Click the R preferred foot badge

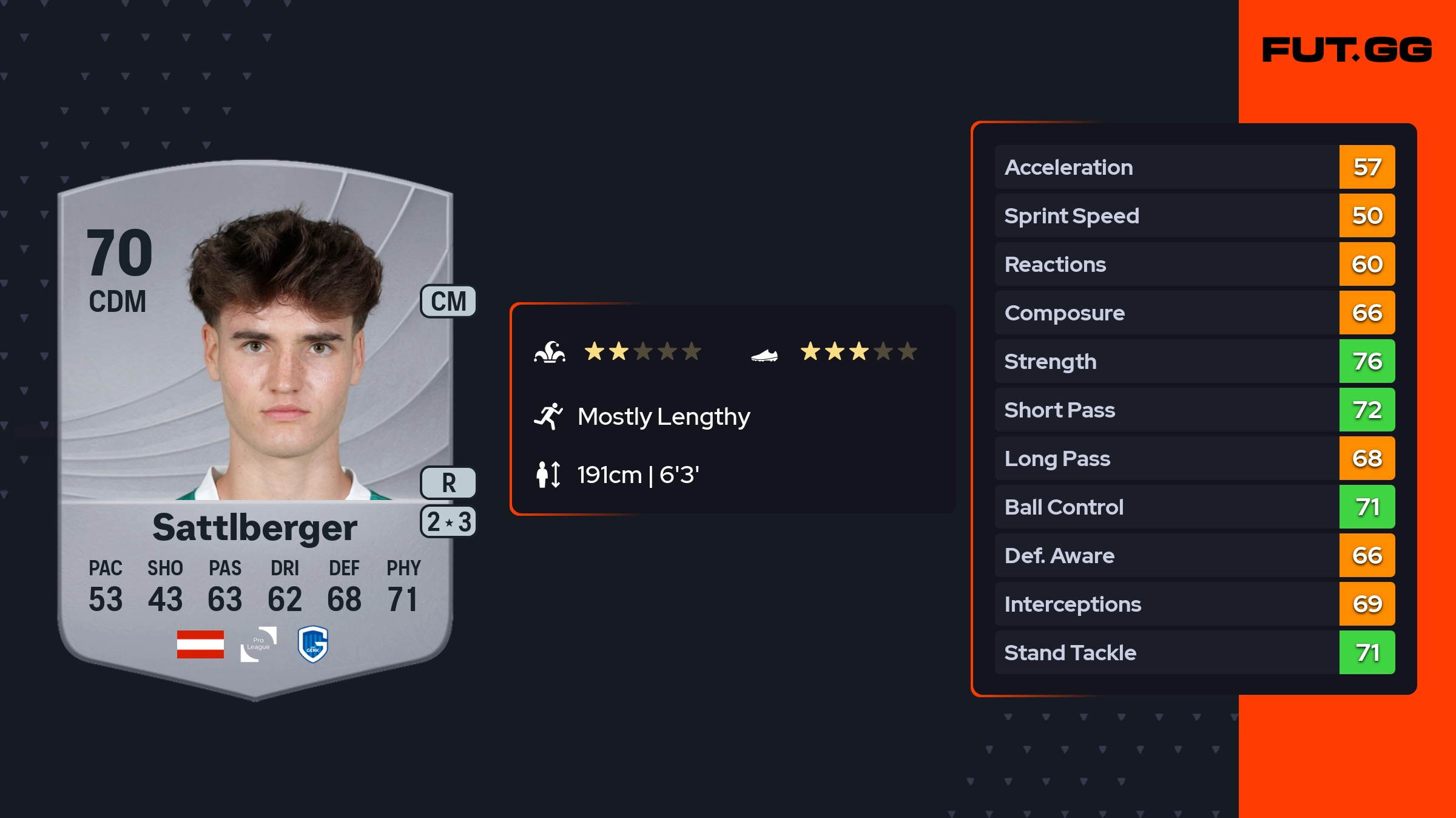click(x=448, y=483)
